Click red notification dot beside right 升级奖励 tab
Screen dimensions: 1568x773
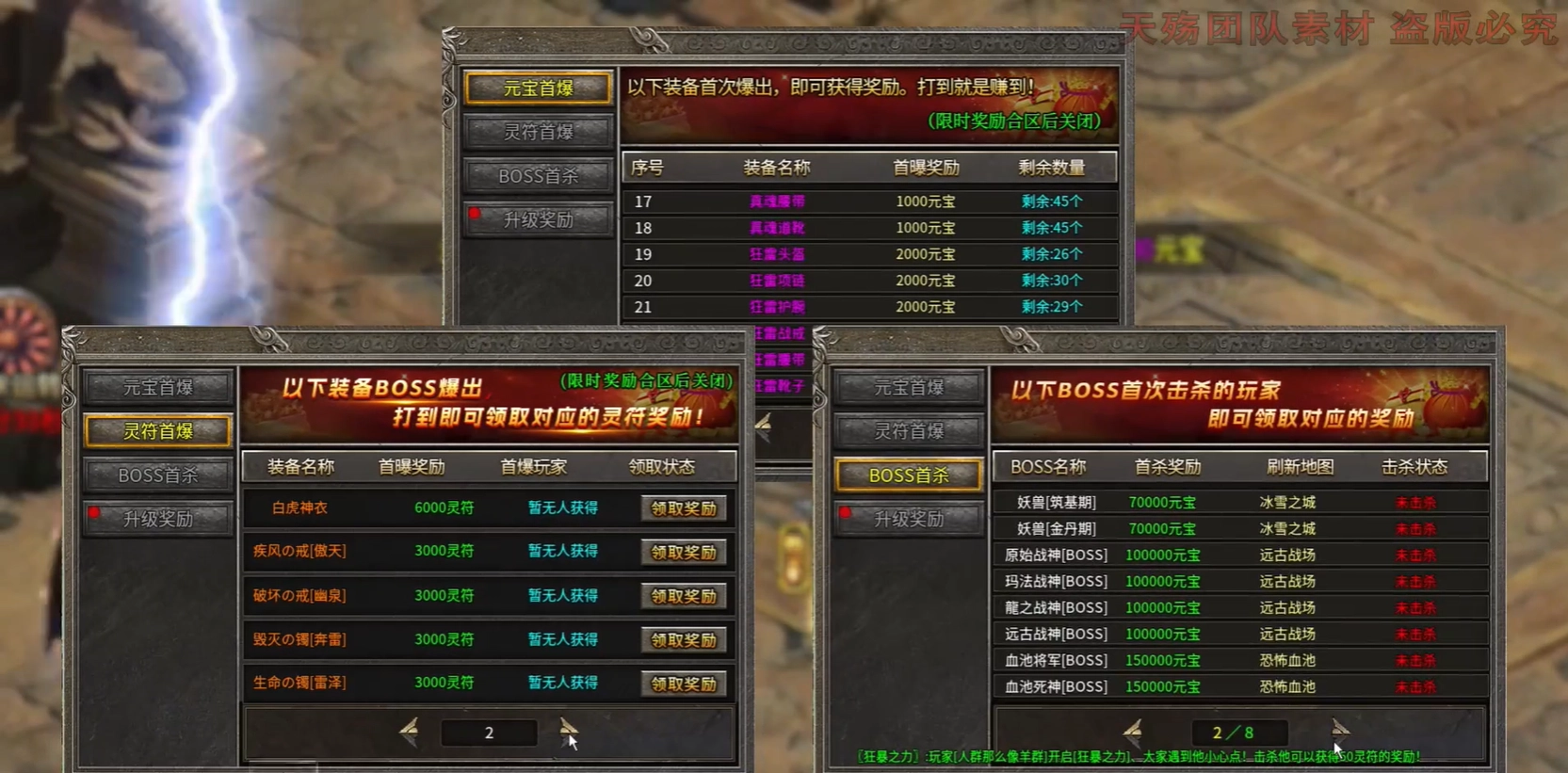point(845,513)
